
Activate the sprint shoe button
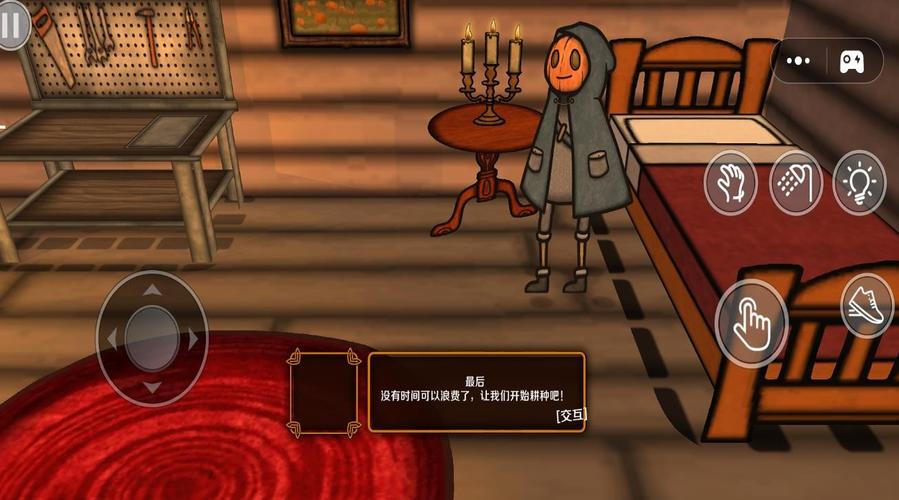[x=867, y=306]
